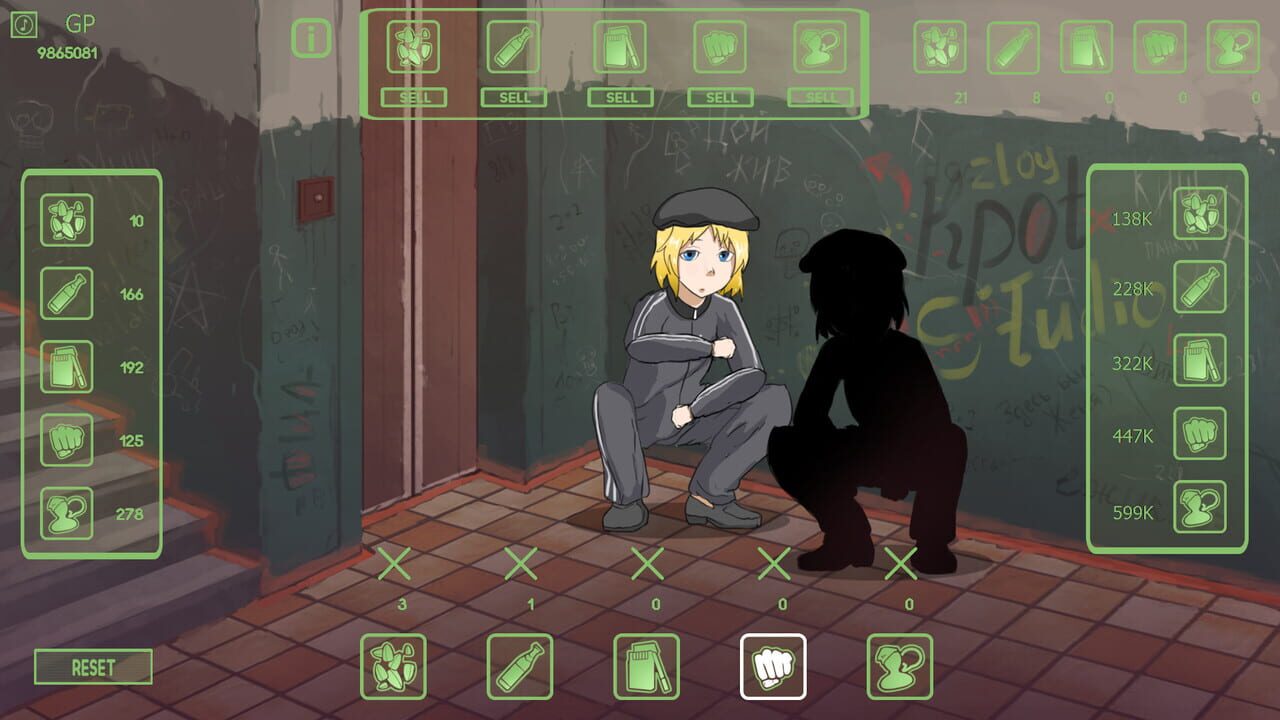Select the cigarette pack icon showing 192
The image size is (1280, 720).
click(66, 368)
